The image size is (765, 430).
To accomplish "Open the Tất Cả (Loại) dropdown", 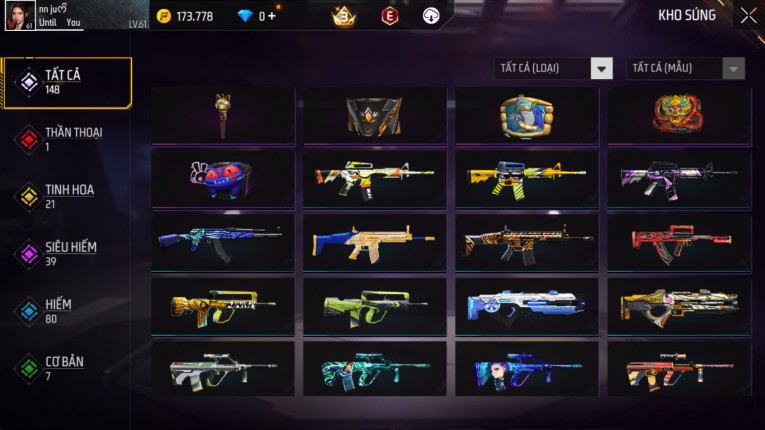I will pos(554,68).
